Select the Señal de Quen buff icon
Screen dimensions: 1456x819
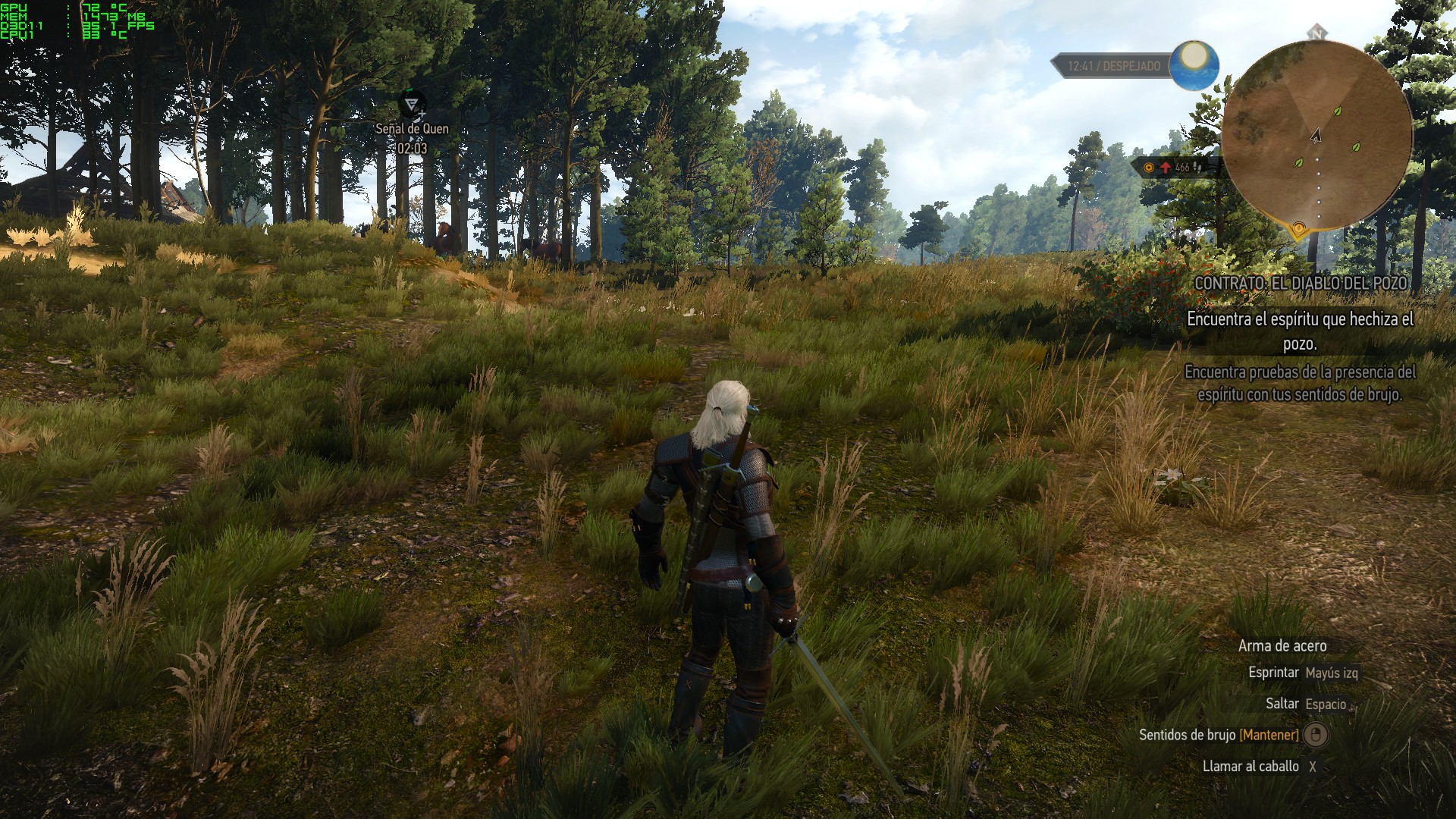412,104
